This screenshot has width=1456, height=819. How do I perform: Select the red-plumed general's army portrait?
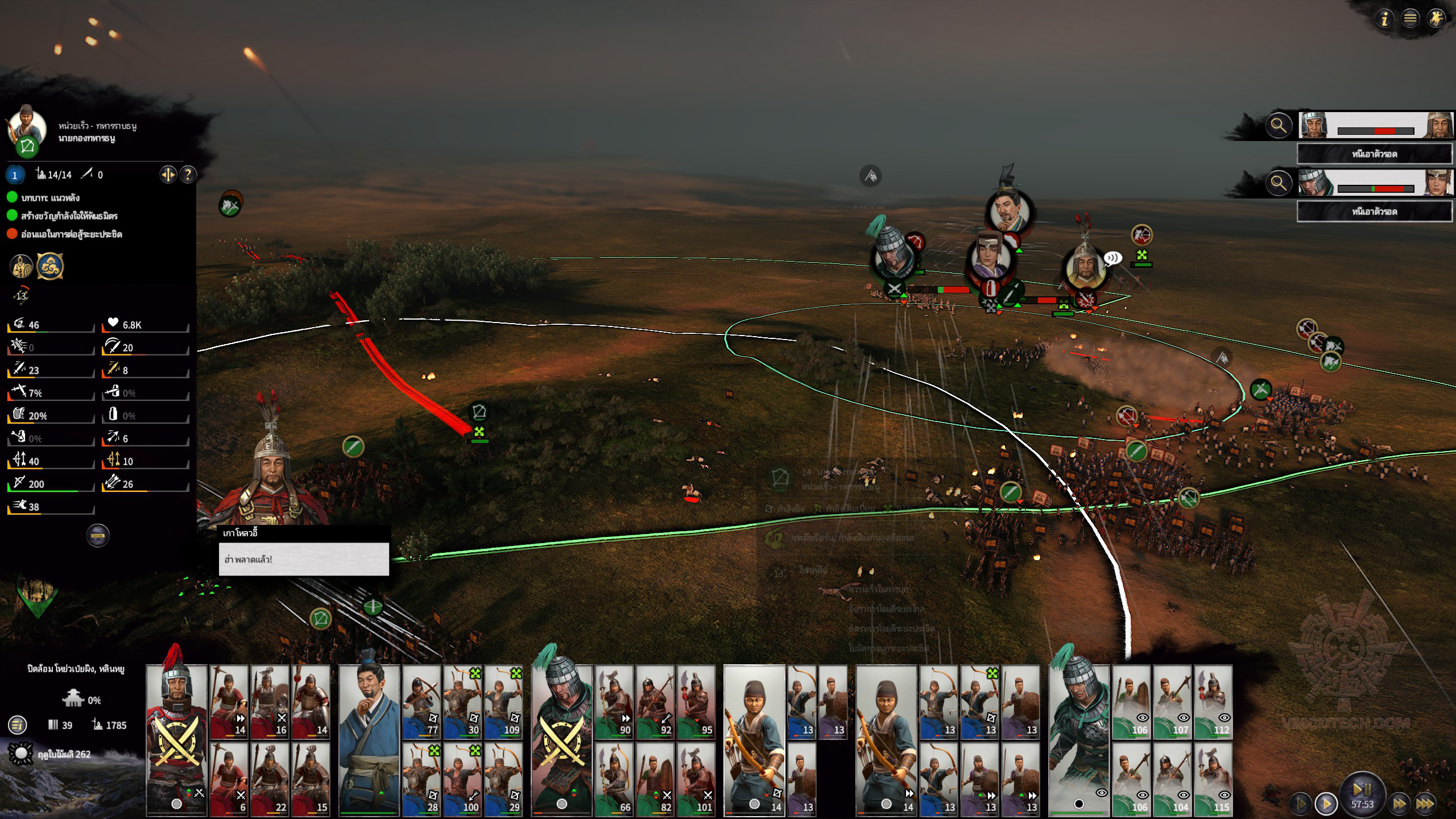coord(177,738)
